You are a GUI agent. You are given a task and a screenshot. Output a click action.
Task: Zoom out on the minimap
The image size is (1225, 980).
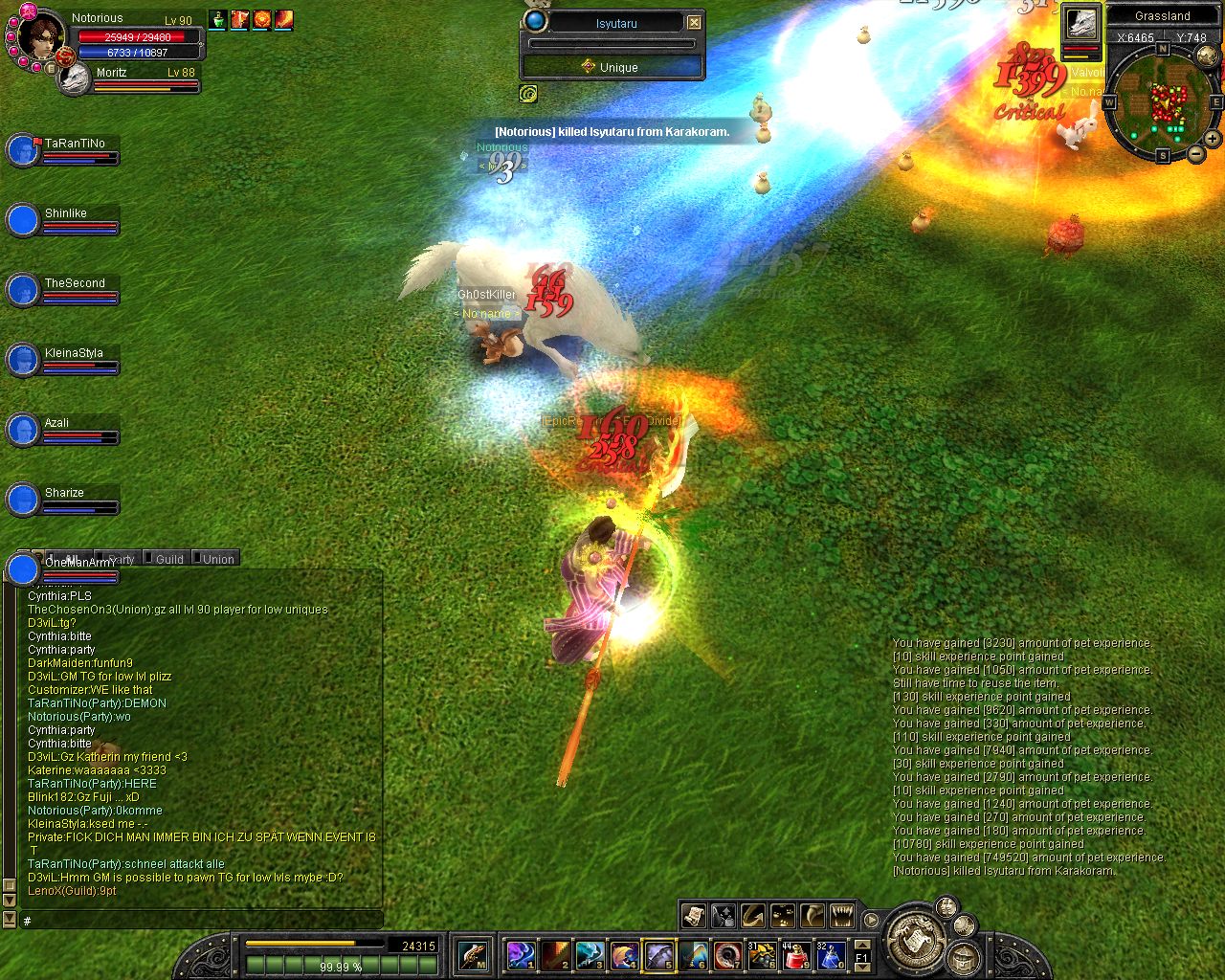pos(1196,153)
